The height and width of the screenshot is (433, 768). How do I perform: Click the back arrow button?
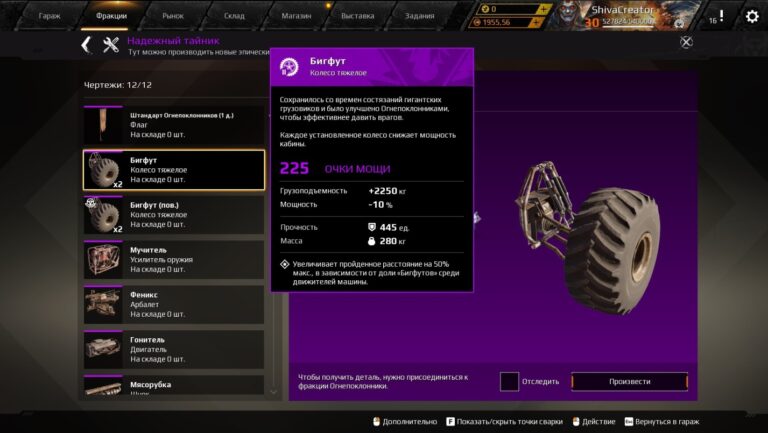[86, 44]
